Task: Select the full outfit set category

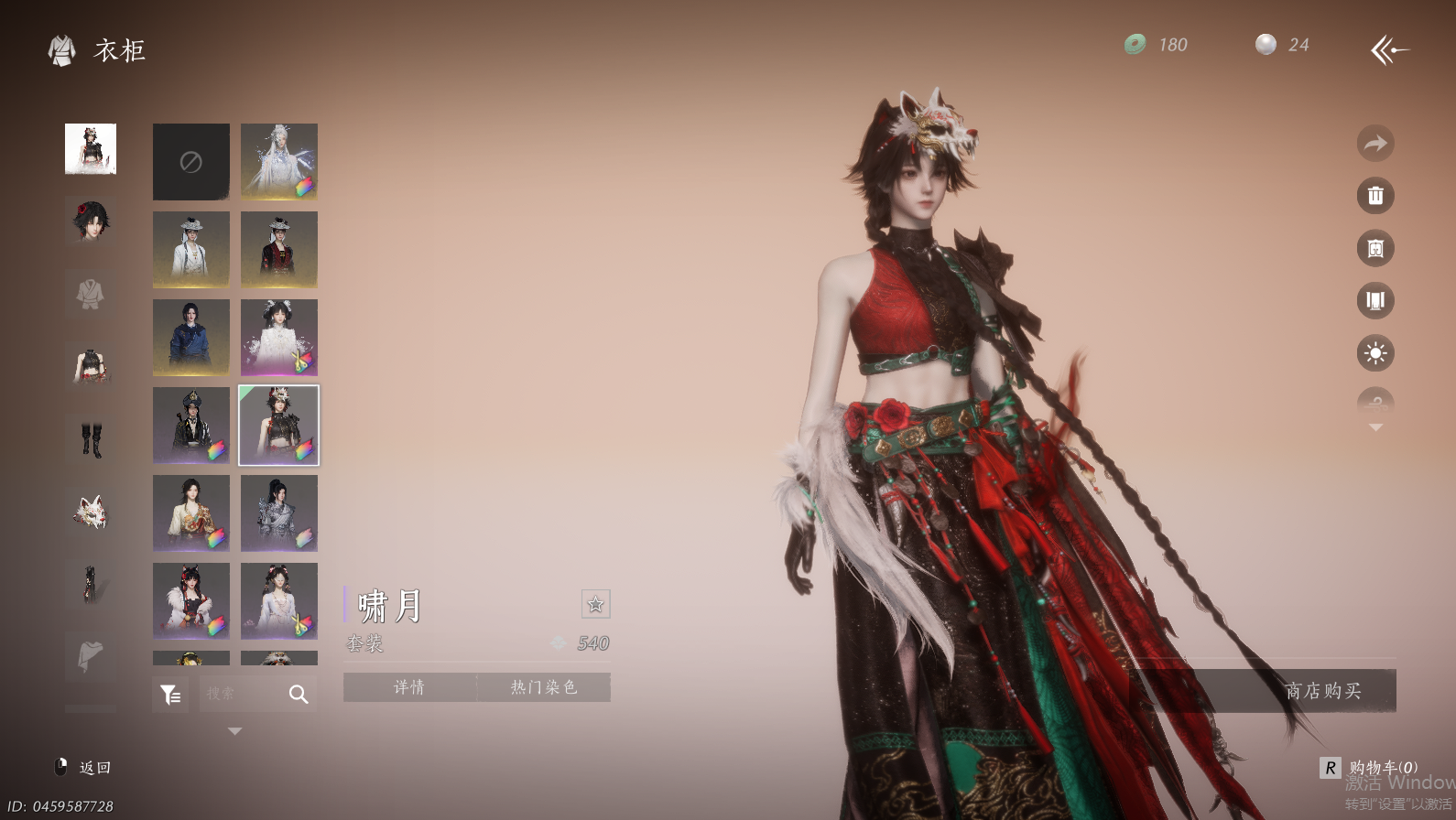Action: pyautogui.click(x=91, y=148)
